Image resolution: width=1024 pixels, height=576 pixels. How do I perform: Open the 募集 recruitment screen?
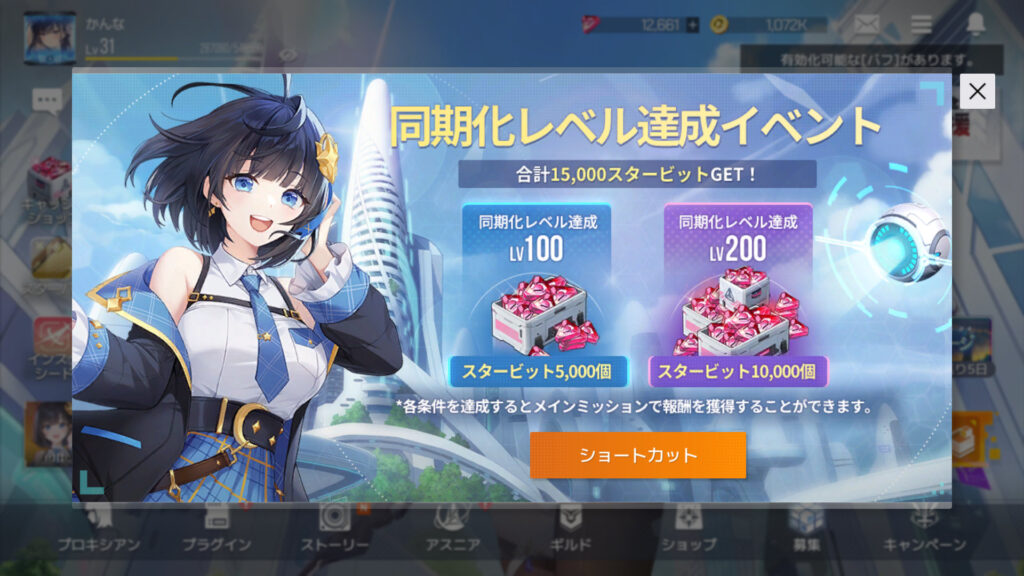pos(806,528)
